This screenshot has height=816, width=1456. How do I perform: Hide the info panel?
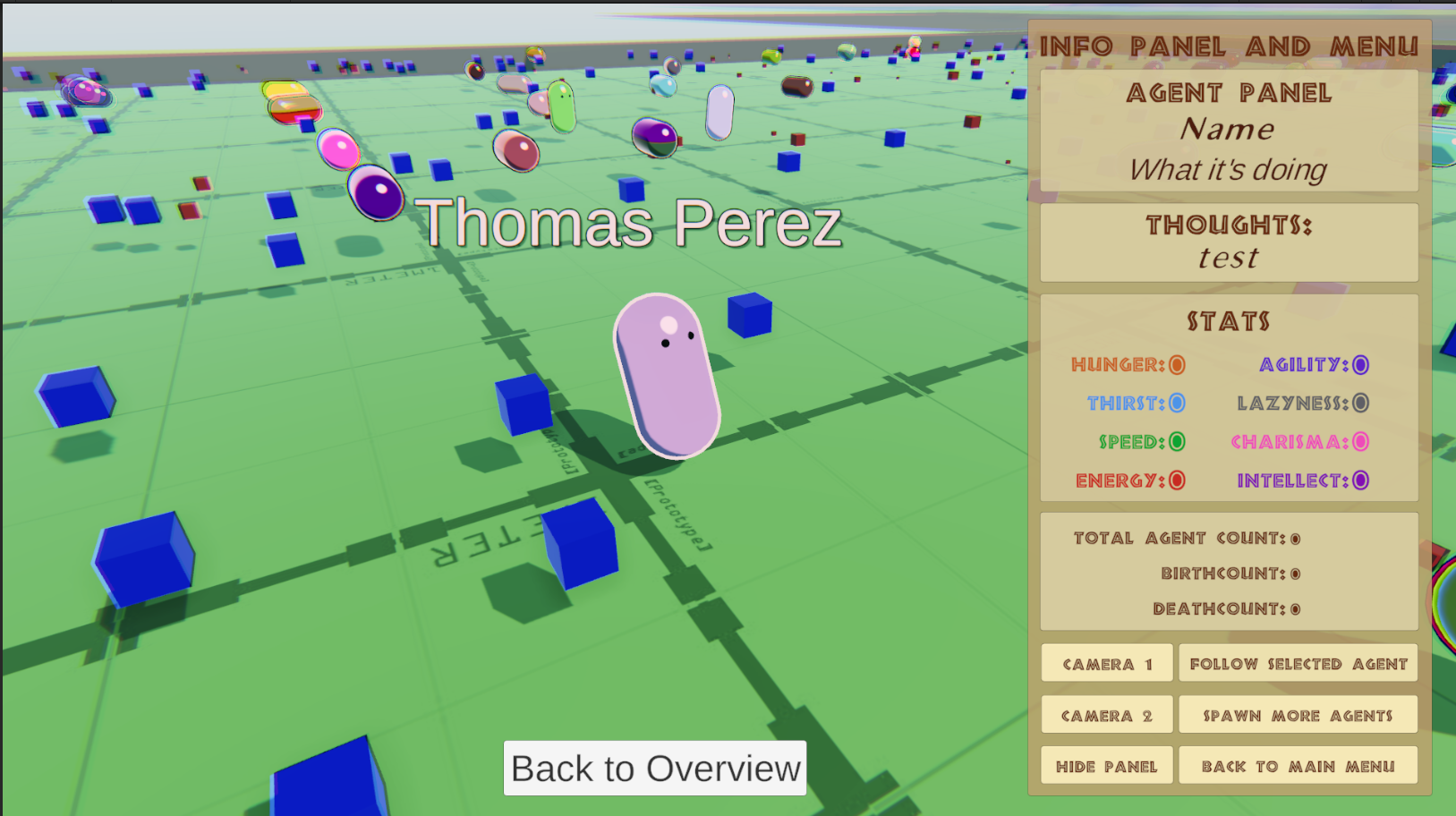[x=1106, y=765]
